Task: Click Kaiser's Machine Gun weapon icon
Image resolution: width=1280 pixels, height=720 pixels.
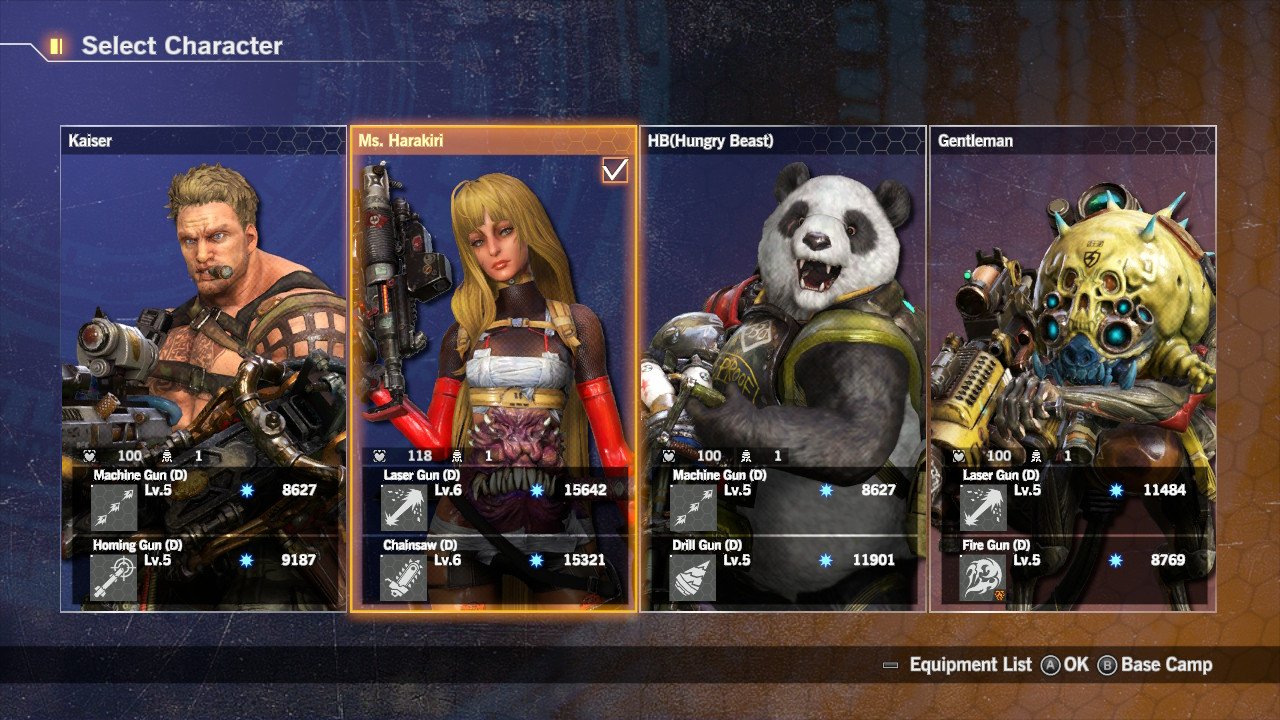Action: pos(114,507)
